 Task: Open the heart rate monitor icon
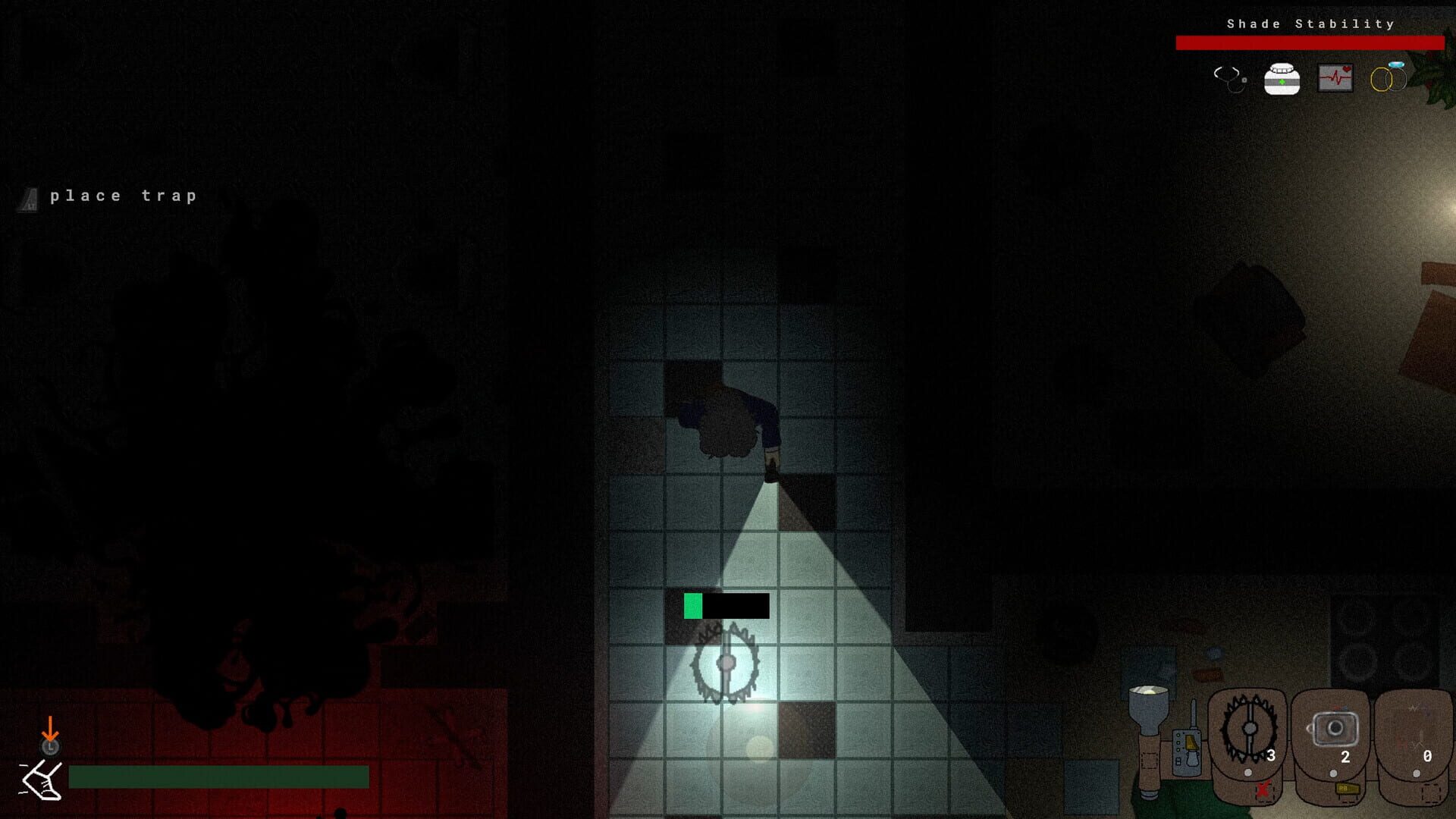click(1335, 78)
